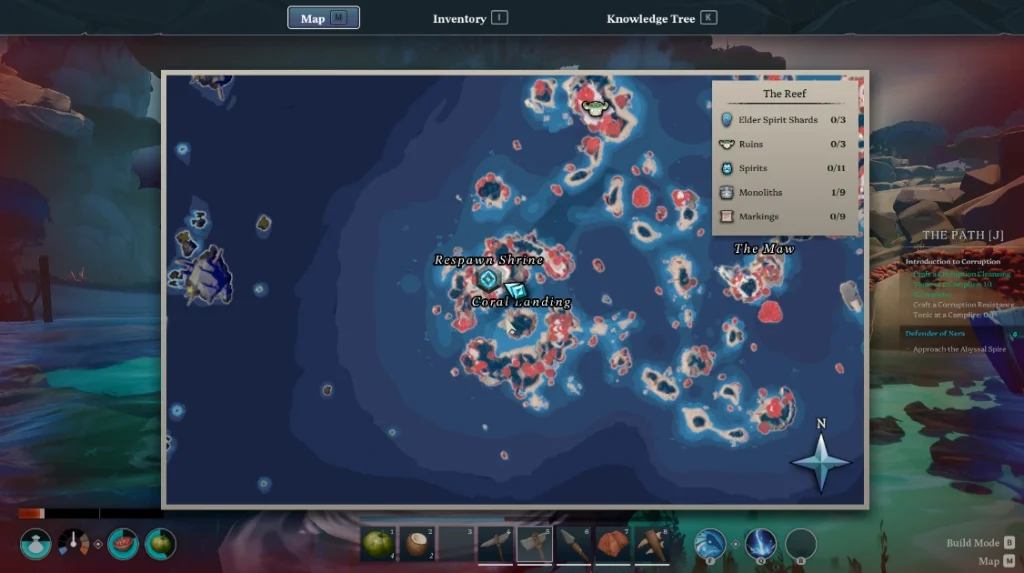Screen dimensions: 1024x573
Task: Choose the coconut hotbar slot
Action: click(x=417, y=544)
